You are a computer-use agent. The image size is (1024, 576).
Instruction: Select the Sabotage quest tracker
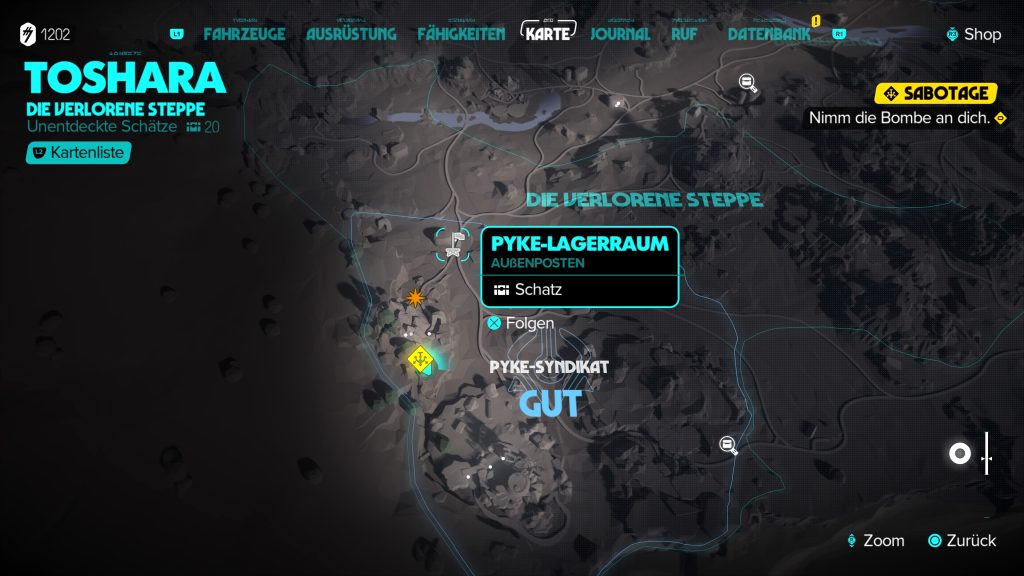[936, 94]
